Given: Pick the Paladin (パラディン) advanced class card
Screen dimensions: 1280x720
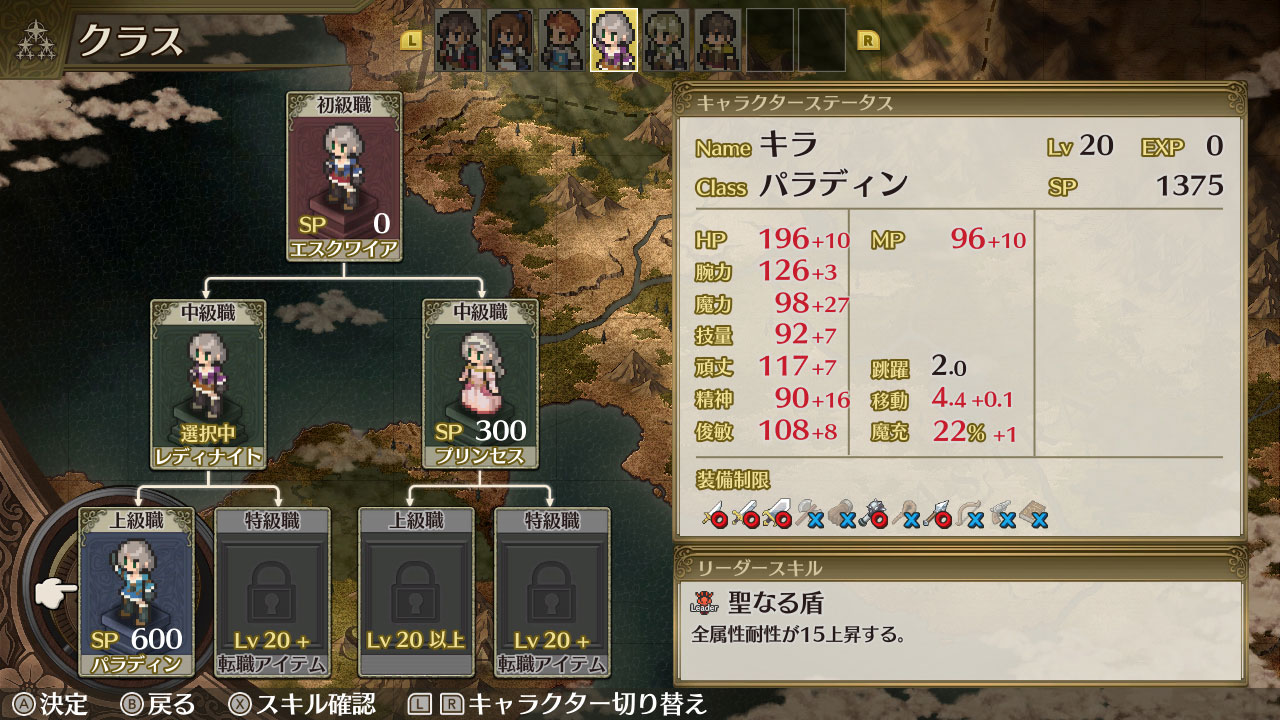Looking at the screenshot, I should click(x=136, y=592).
